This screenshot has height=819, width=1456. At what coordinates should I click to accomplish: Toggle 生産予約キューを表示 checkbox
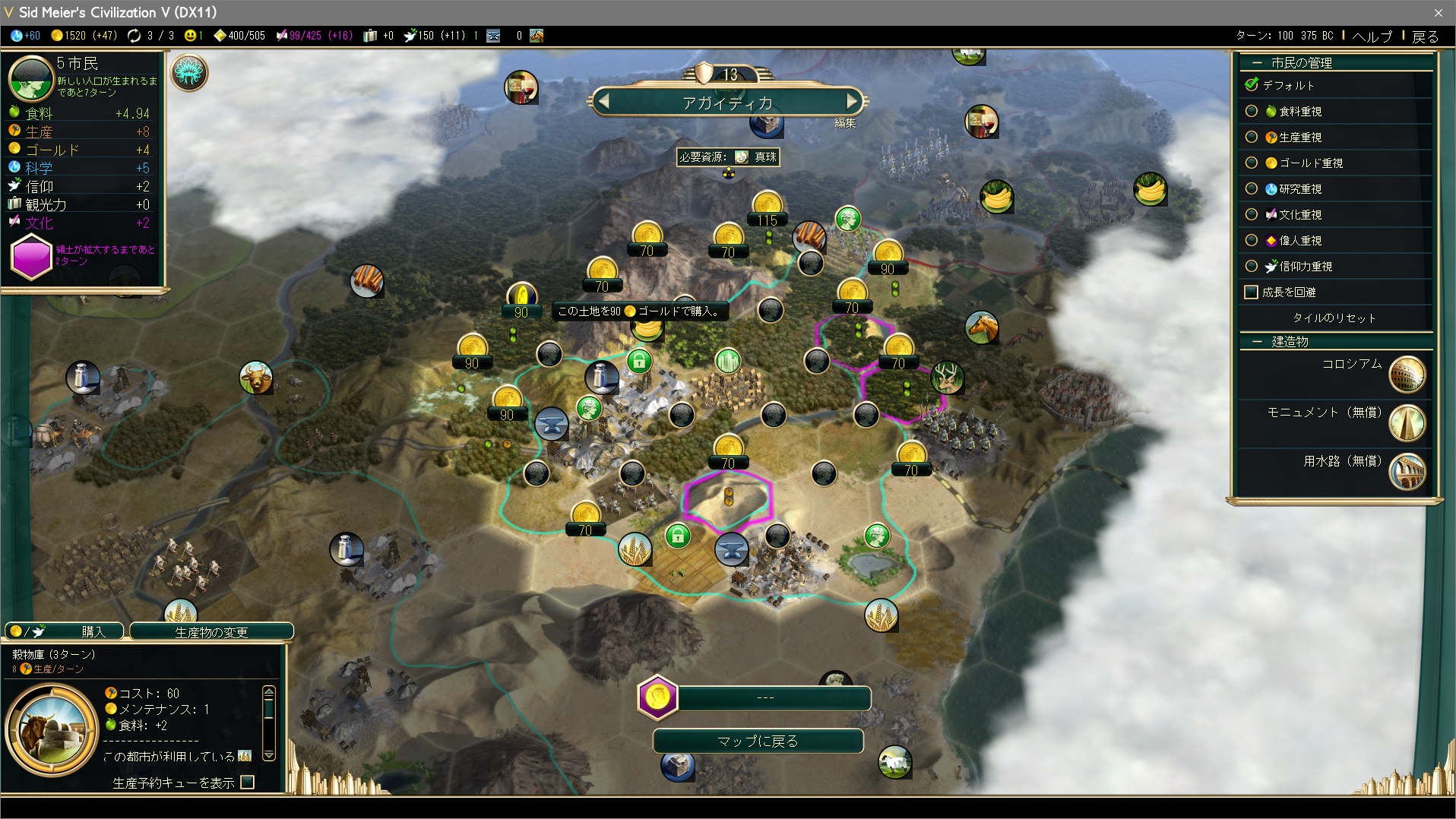click(248, 783)
